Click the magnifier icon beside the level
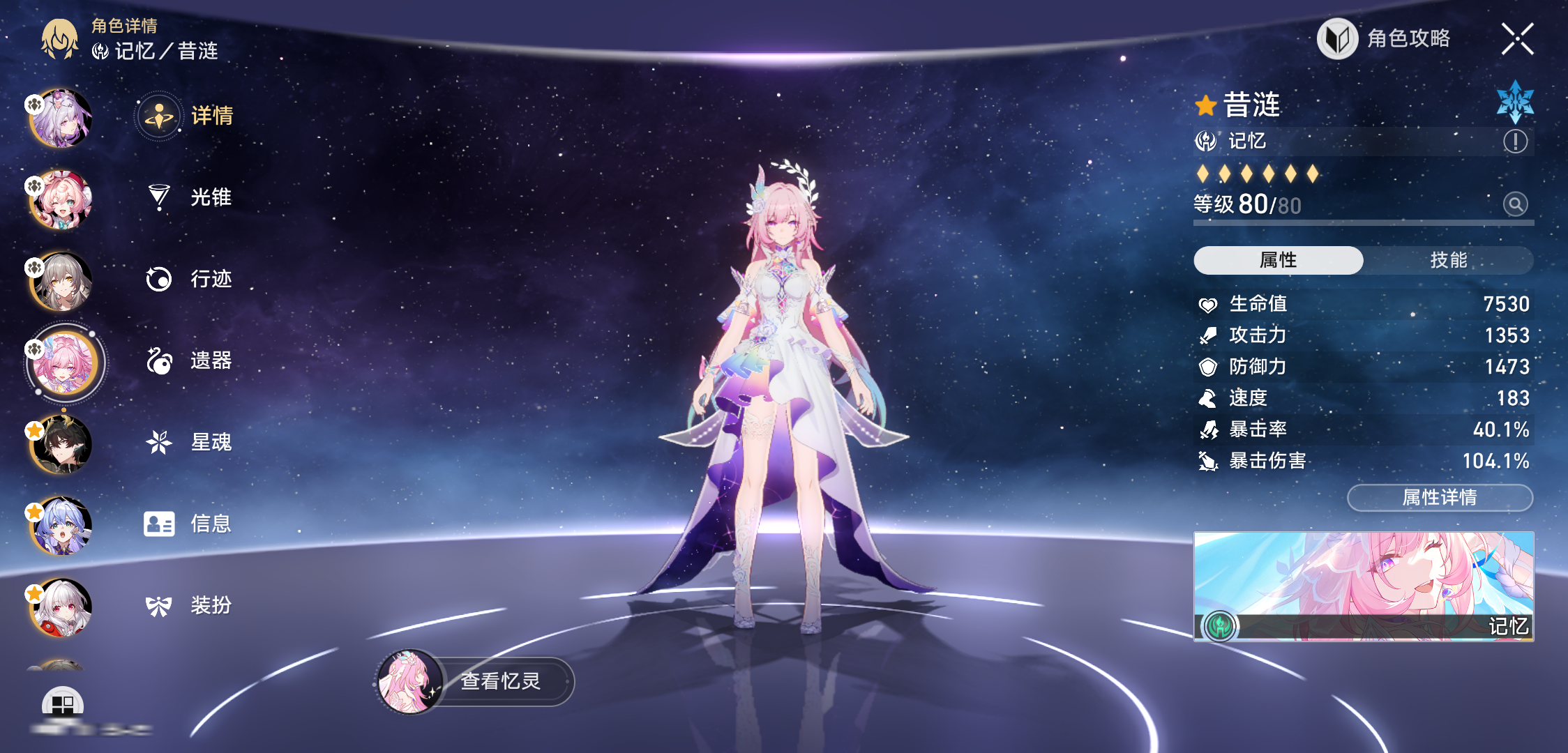1568x753 pixels. [1515, 204]
